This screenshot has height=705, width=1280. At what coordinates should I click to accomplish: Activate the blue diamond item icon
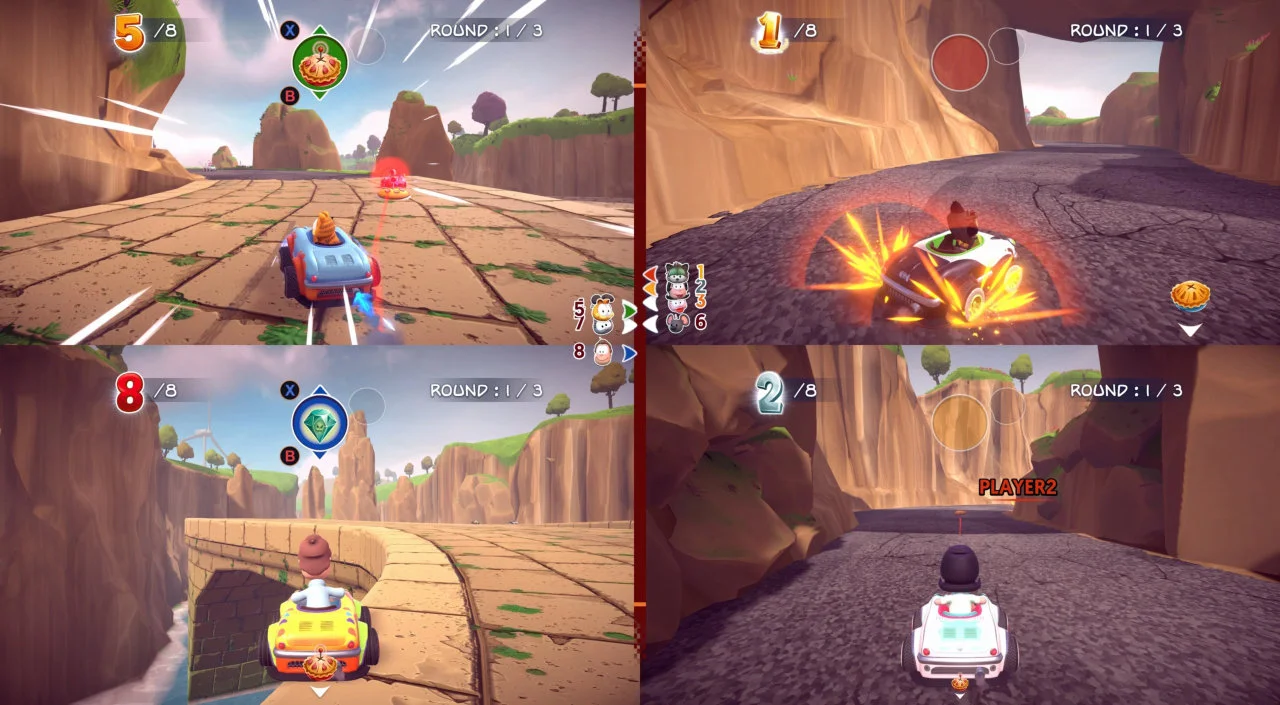[319, 422]
